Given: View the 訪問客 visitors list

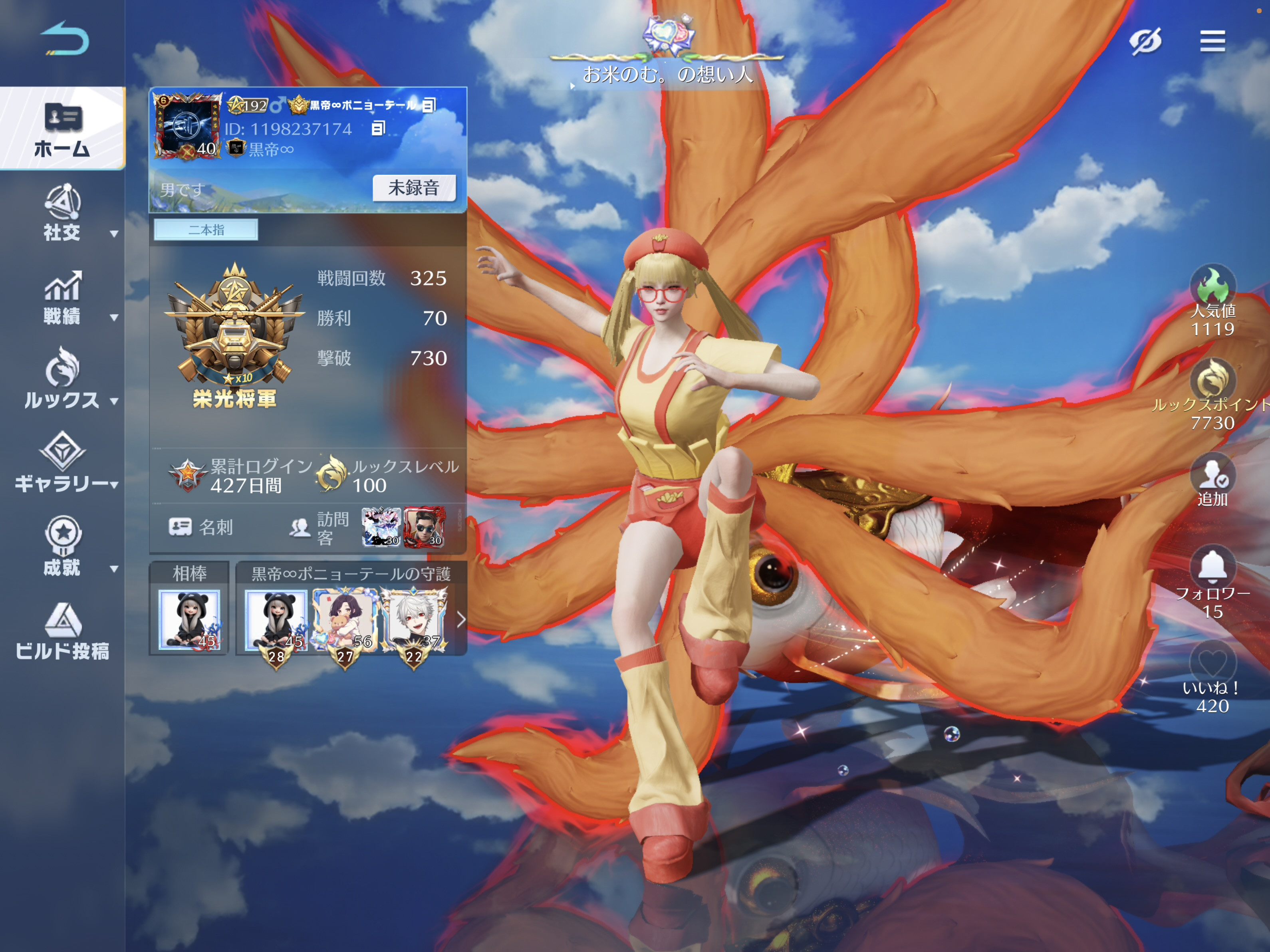Looking at the screenshot, I should (319, 528).
